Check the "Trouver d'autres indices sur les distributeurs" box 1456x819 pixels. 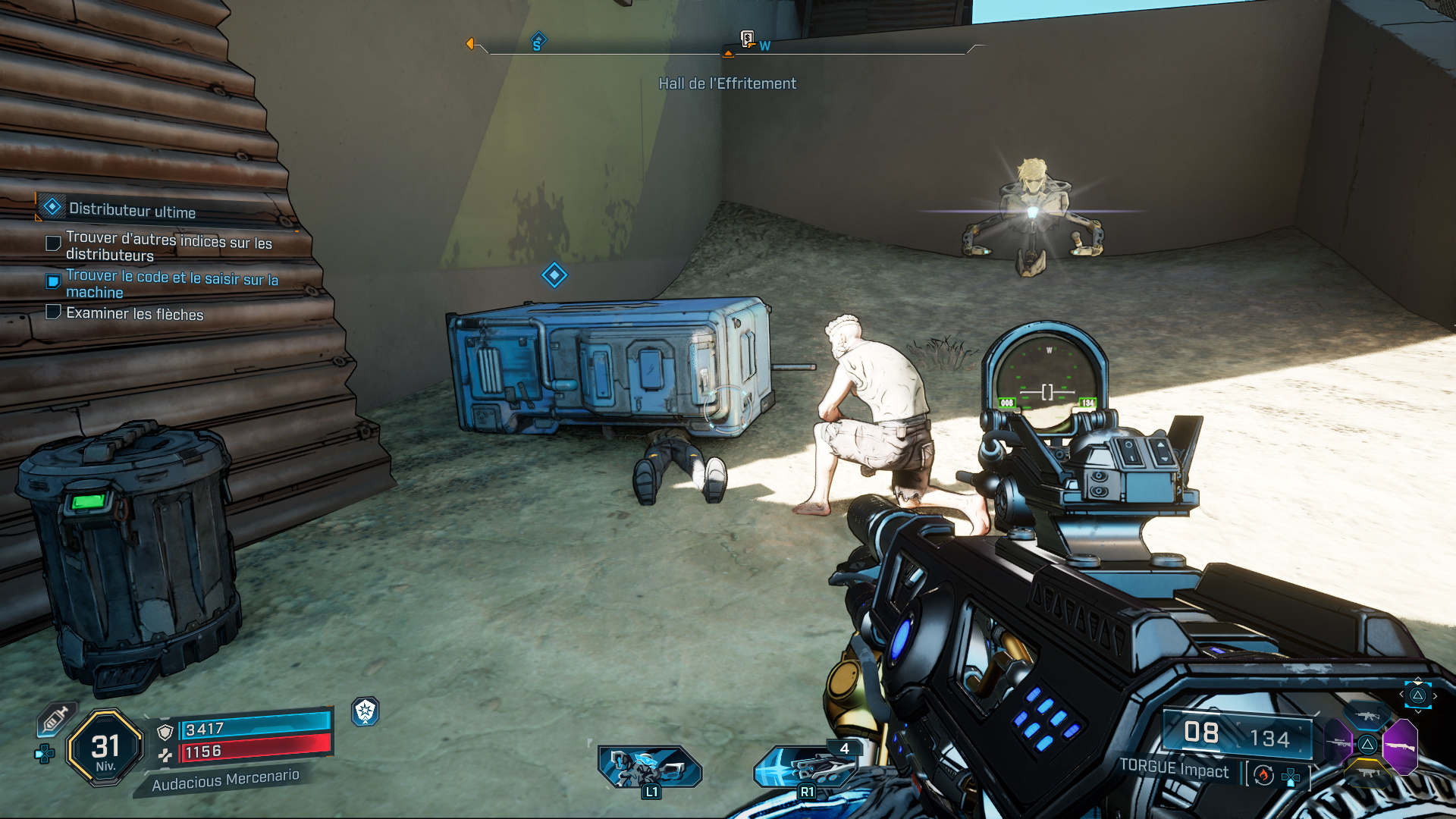coord(52,243)
